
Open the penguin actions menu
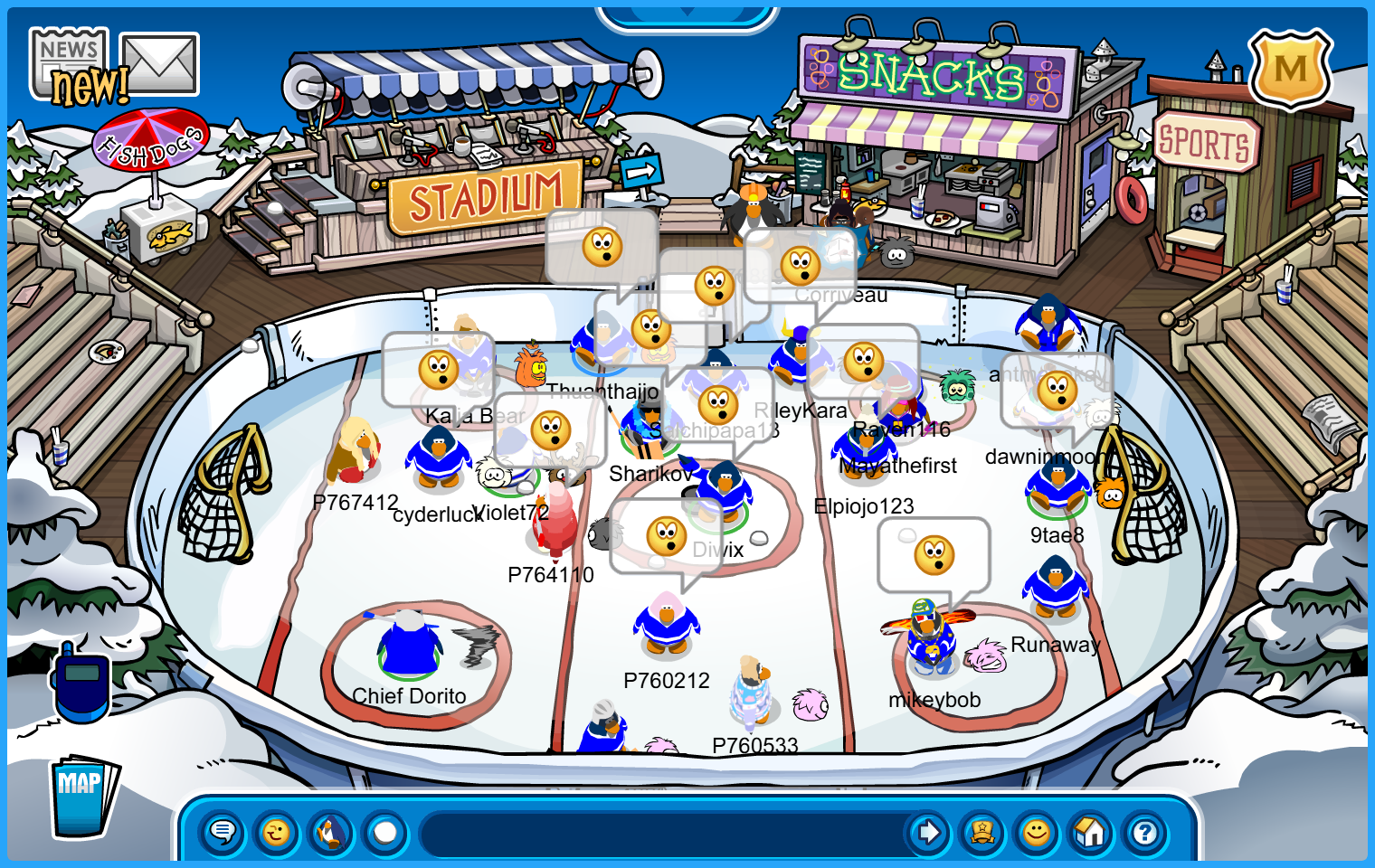point(331,832)
